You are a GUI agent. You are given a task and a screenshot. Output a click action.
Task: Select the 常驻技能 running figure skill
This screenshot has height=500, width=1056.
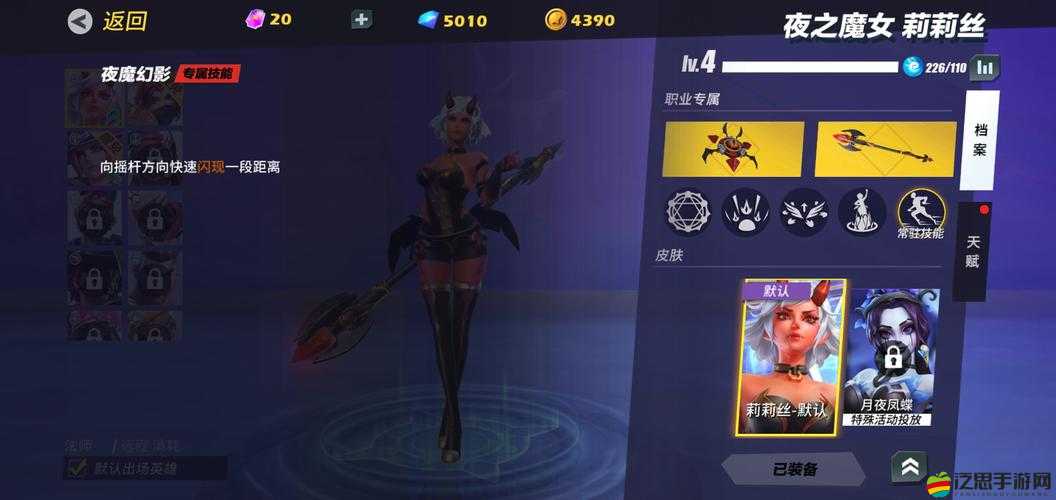click(x=919, y=212)
